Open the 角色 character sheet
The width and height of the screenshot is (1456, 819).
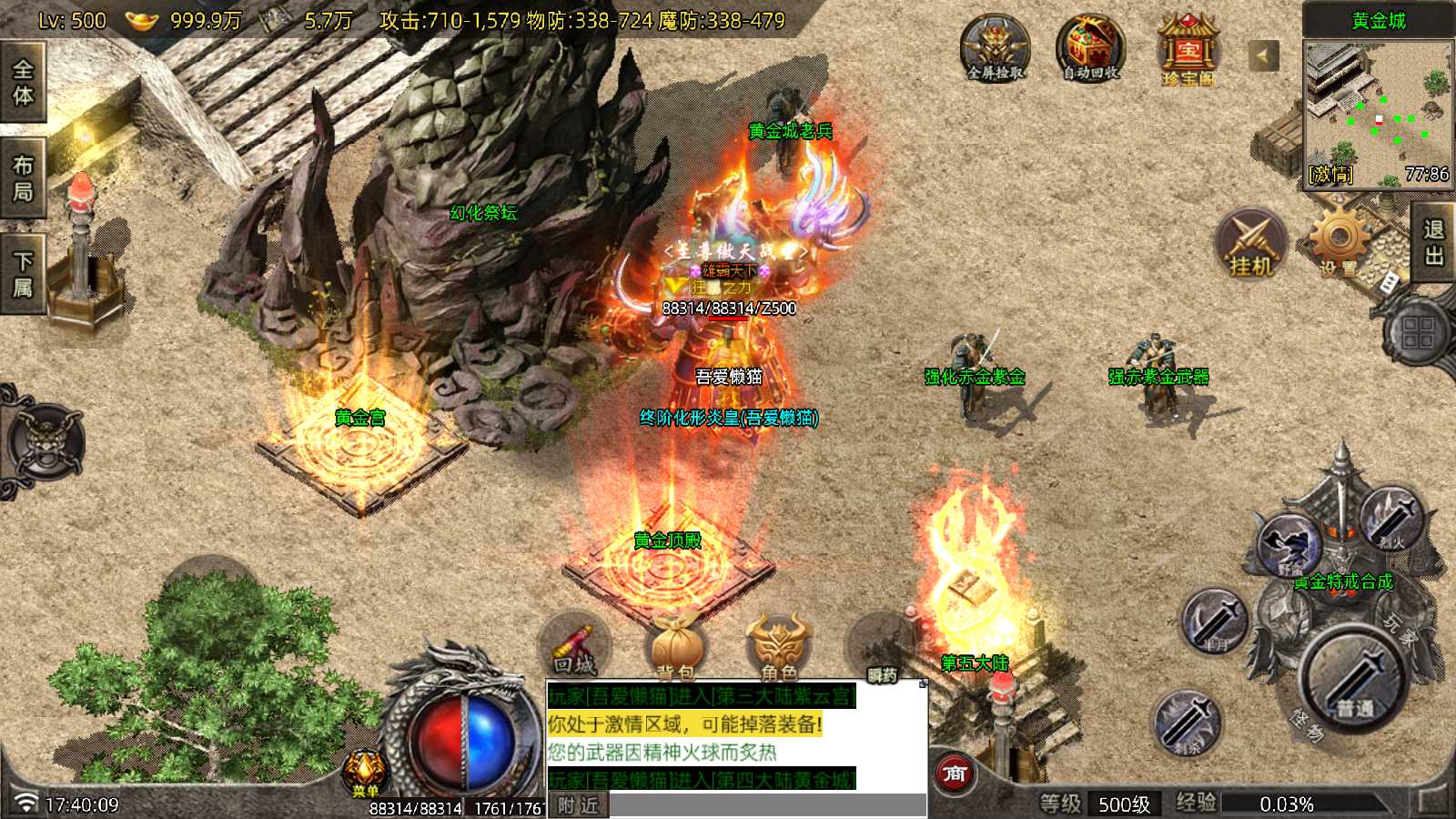click(x=778, y=648)
